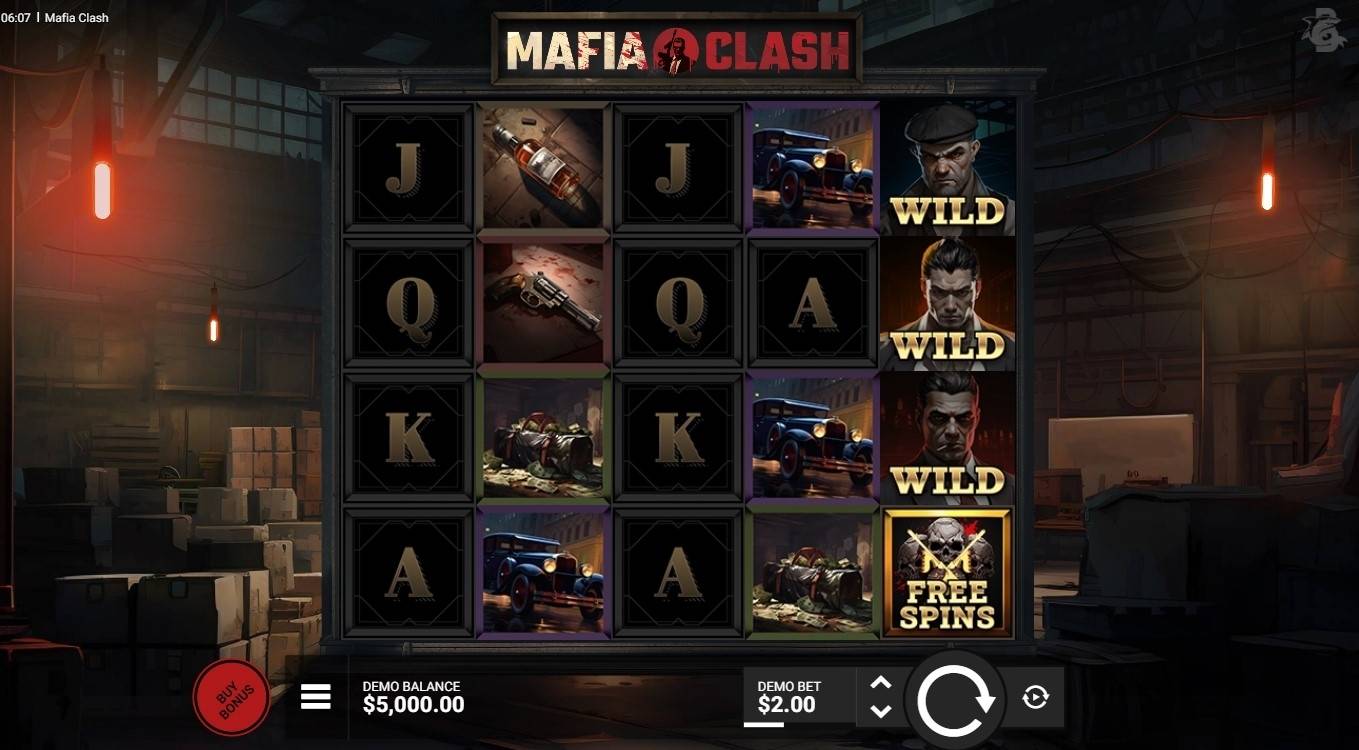Activate the autoplay button
The height and width of the screenshot is (750, 1359).
tap(1036, 698)
